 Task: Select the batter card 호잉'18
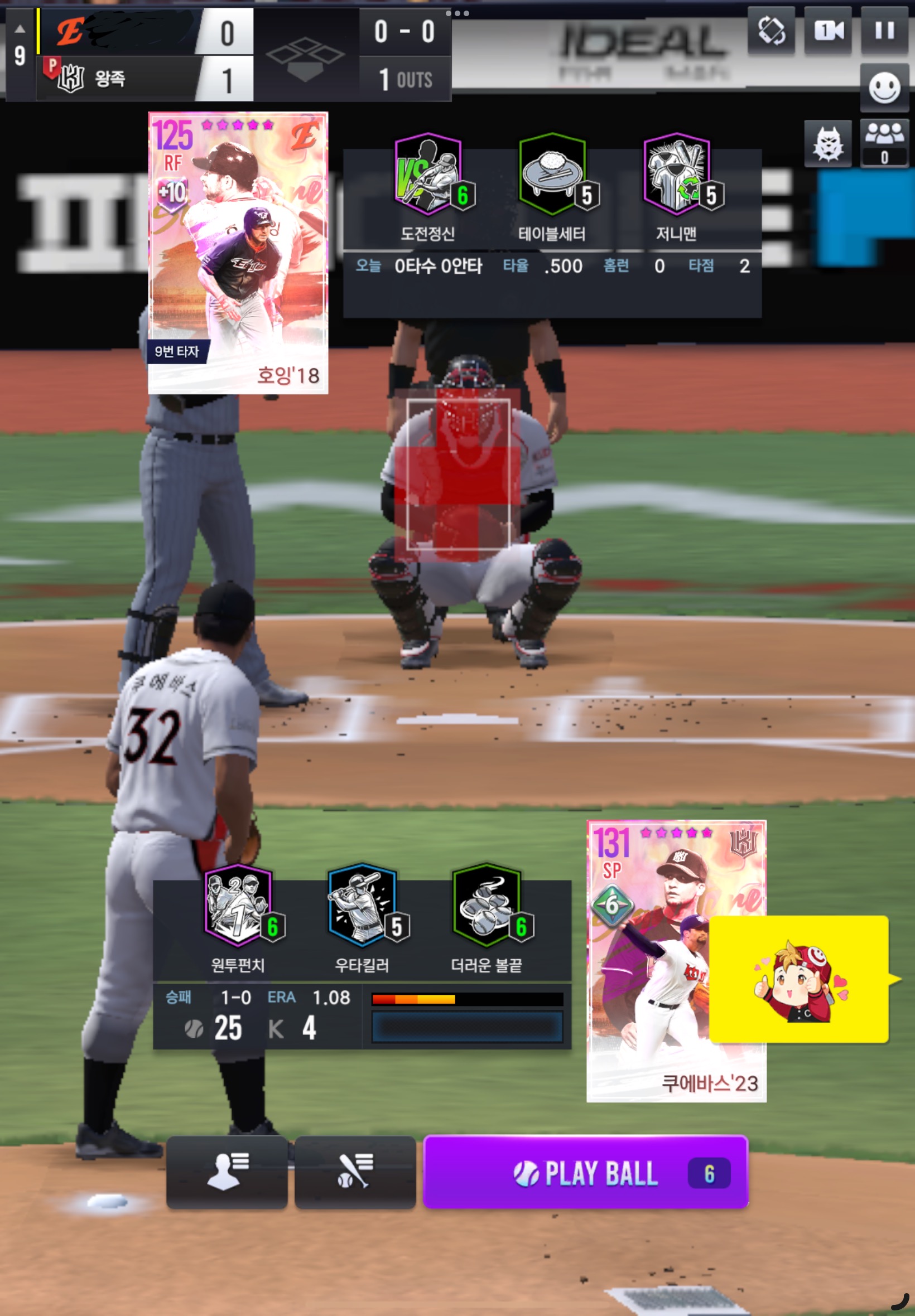[238, 253]
